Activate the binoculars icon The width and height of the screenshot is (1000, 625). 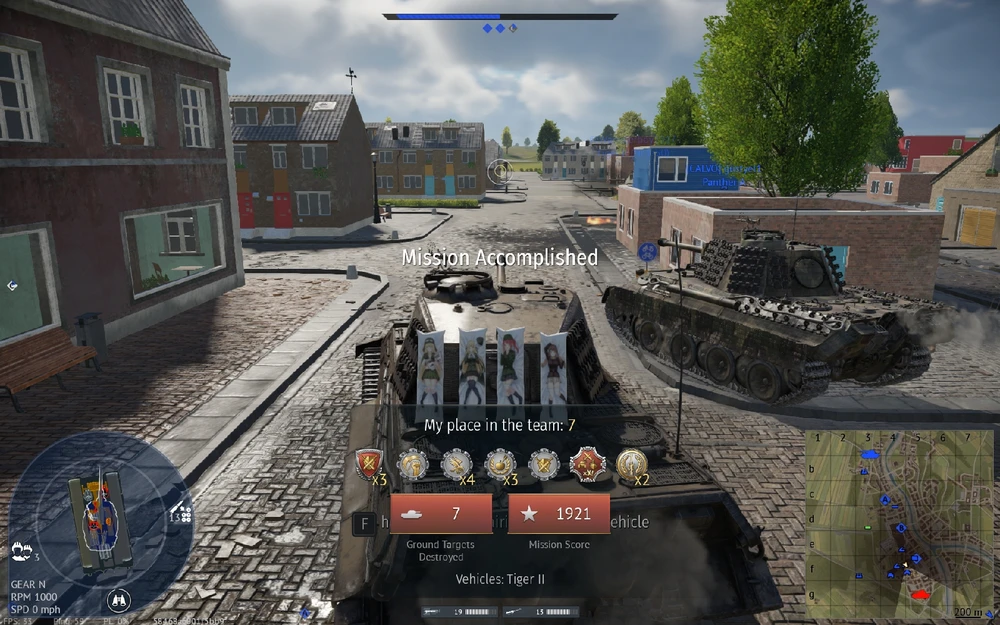(118, 601)
